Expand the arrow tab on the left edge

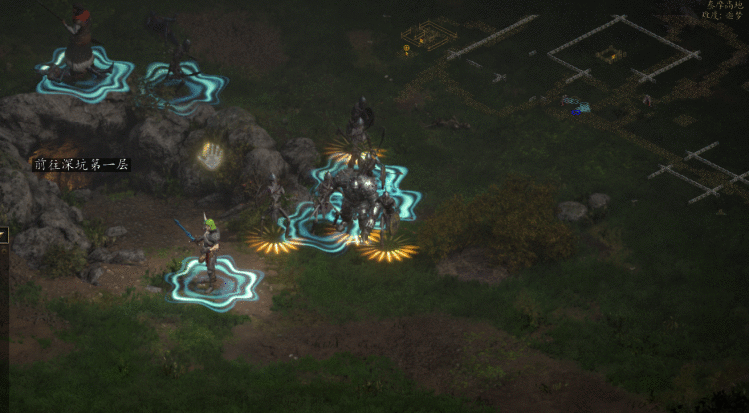pyautogui.click(x=3, y=235)
